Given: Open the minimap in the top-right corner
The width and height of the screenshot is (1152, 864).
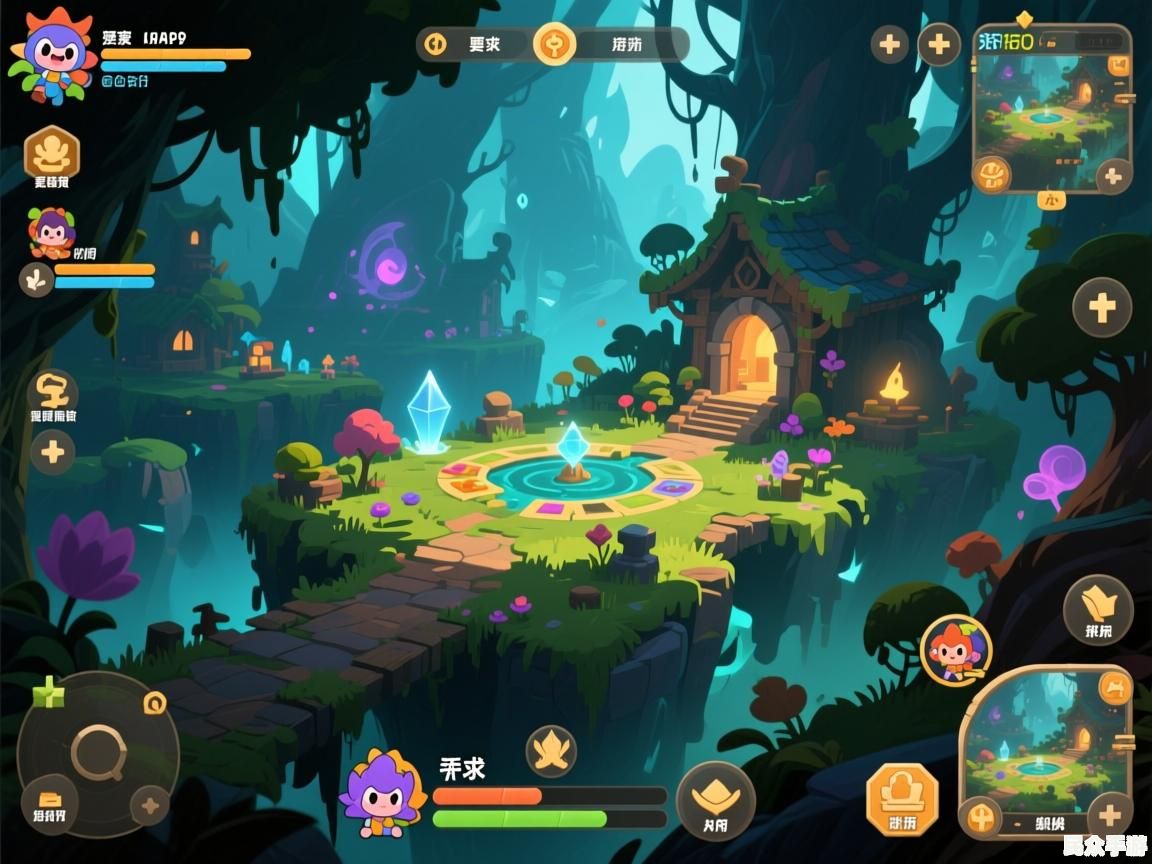Looking at the screenshot, I should click(1048, 105).
